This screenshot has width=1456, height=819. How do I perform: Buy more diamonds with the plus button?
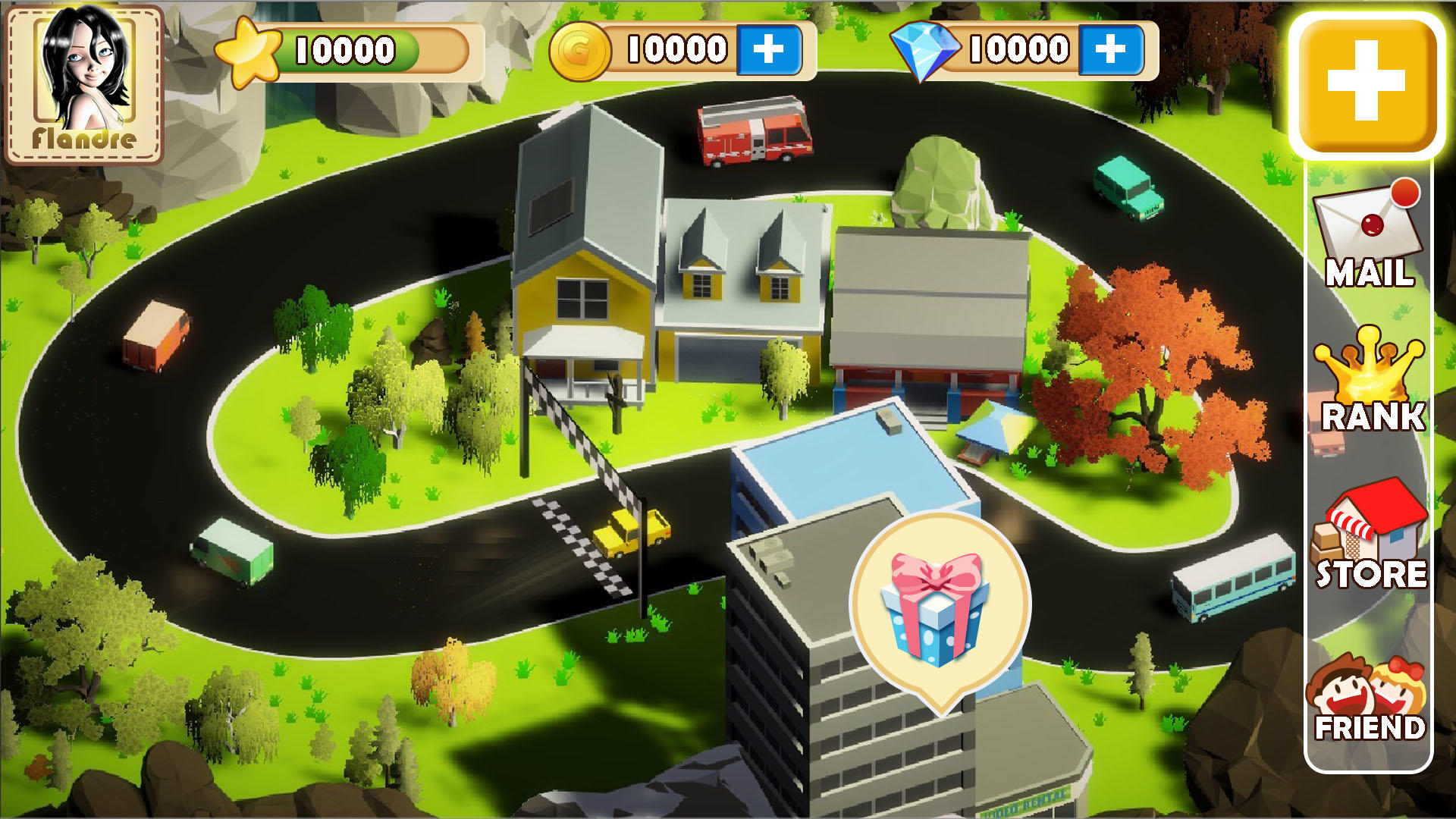pos(1112,50)
